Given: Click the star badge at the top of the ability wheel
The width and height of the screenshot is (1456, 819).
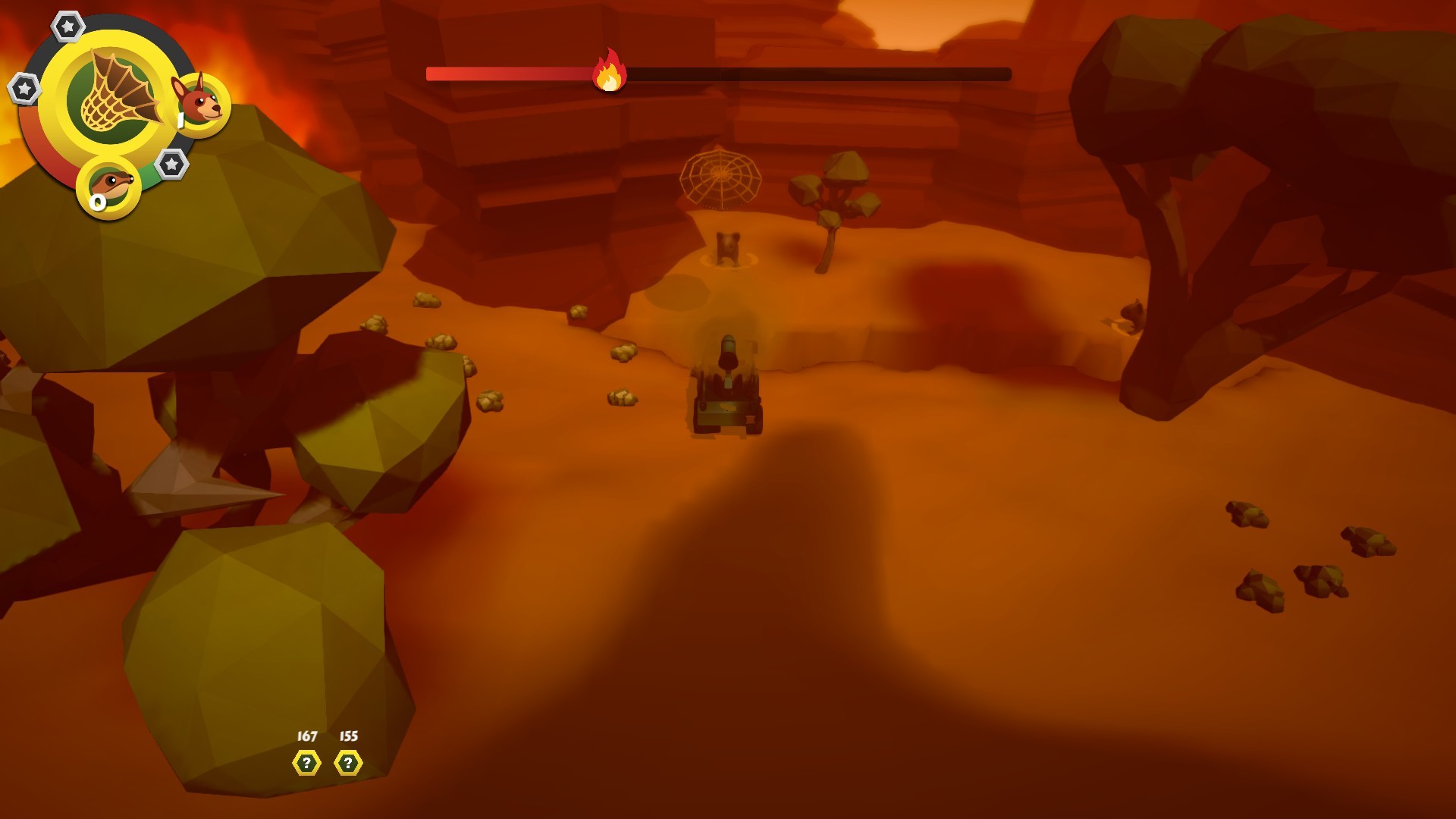Looking at the screenshot, I should coord(68,25).
